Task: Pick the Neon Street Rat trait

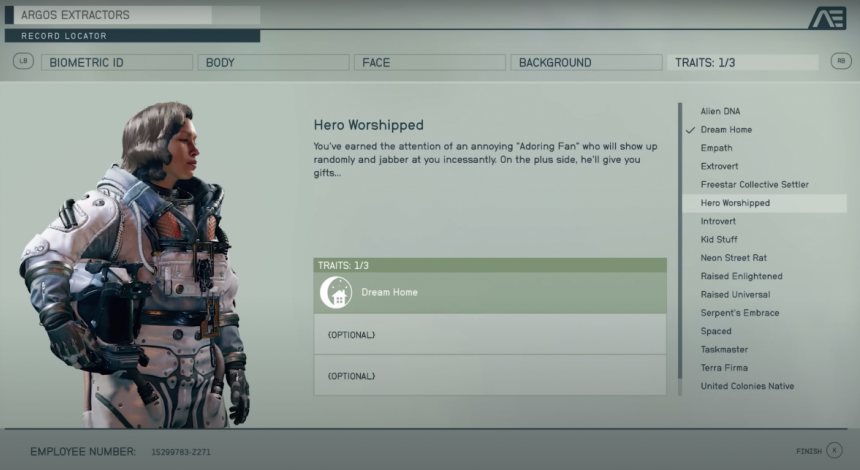Action: tap(733, 258)
